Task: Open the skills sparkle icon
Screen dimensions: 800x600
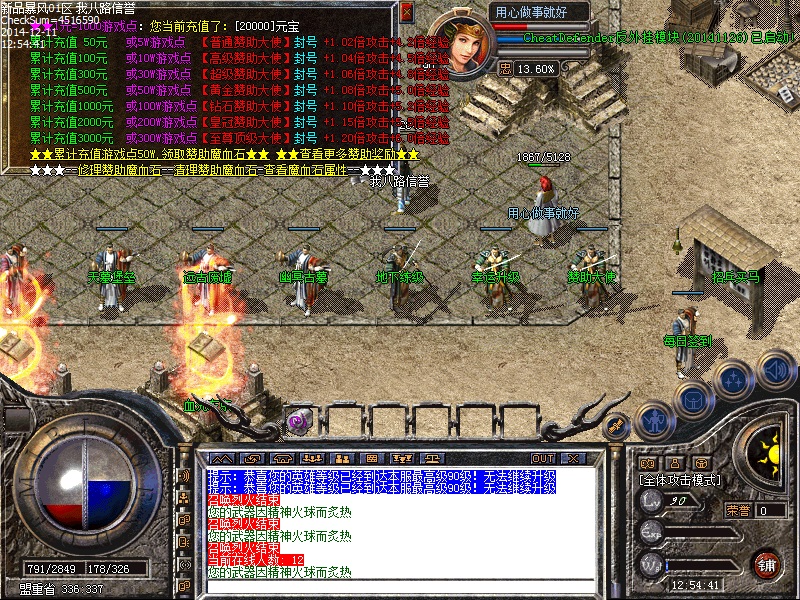Action: point(735,379)
